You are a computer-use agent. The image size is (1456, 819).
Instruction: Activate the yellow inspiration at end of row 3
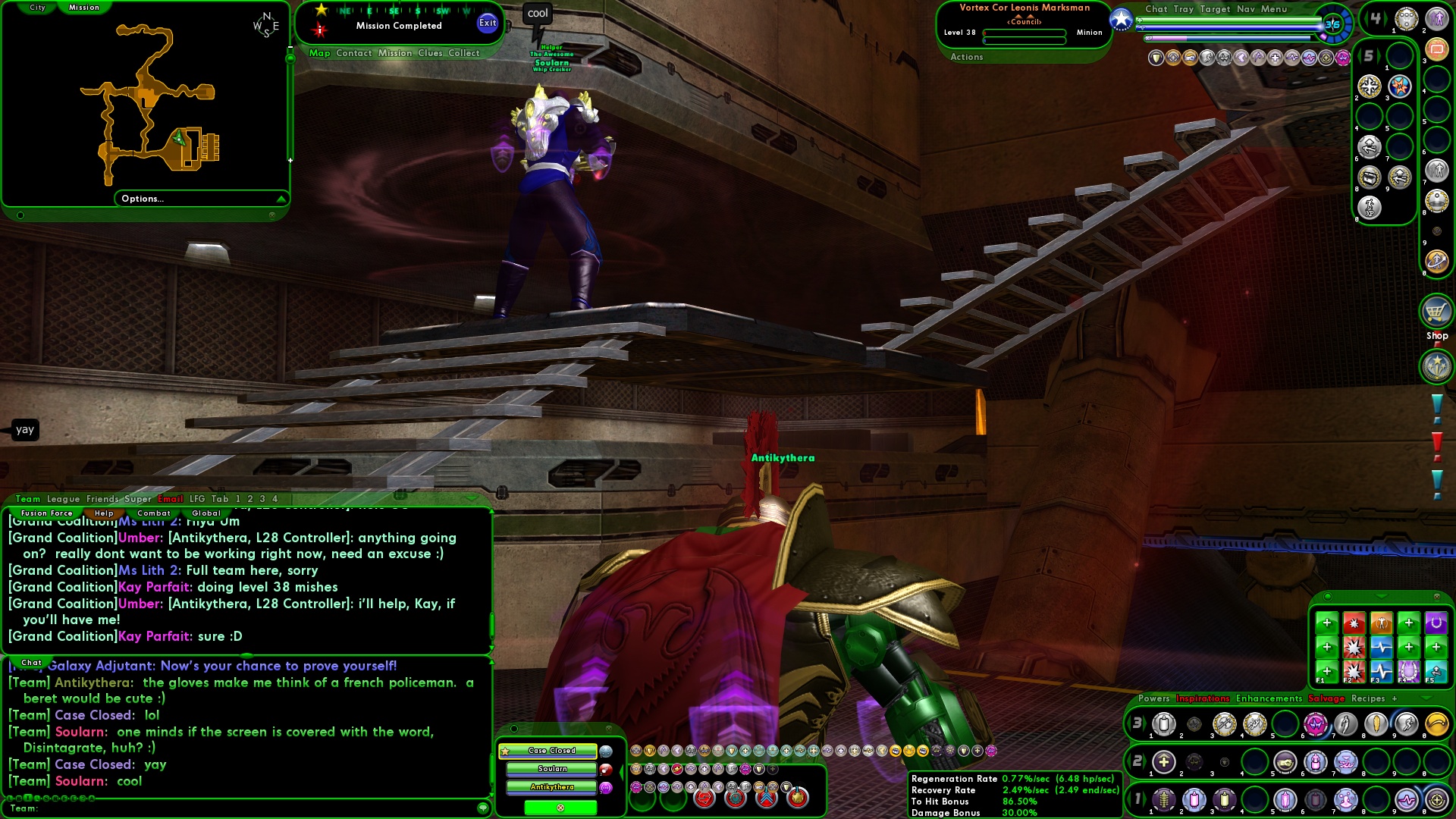tap(1440, 724)
